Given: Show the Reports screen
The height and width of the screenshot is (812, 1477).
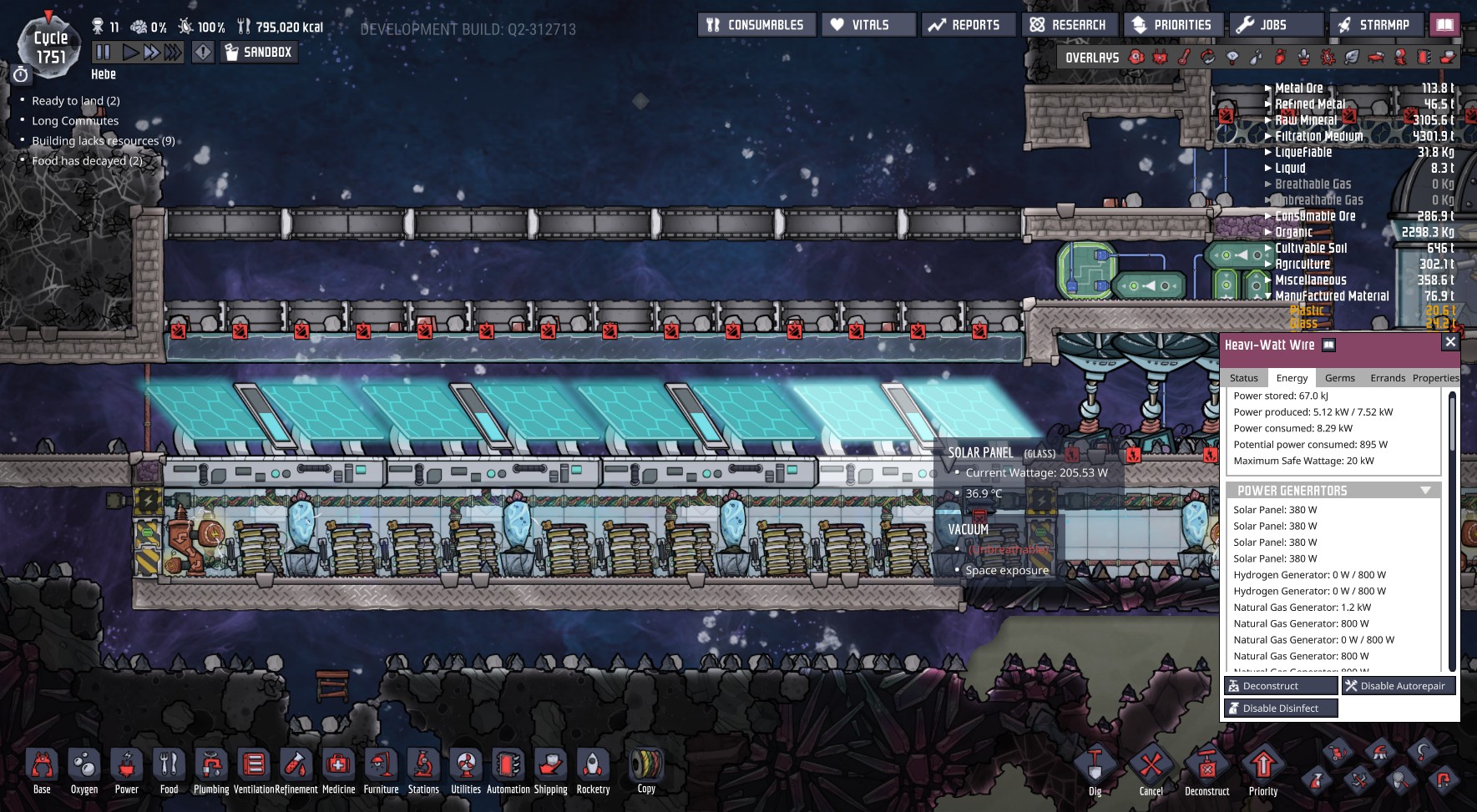Looking at the screenshot, I should pyautogui.click(x=968, y=25).
